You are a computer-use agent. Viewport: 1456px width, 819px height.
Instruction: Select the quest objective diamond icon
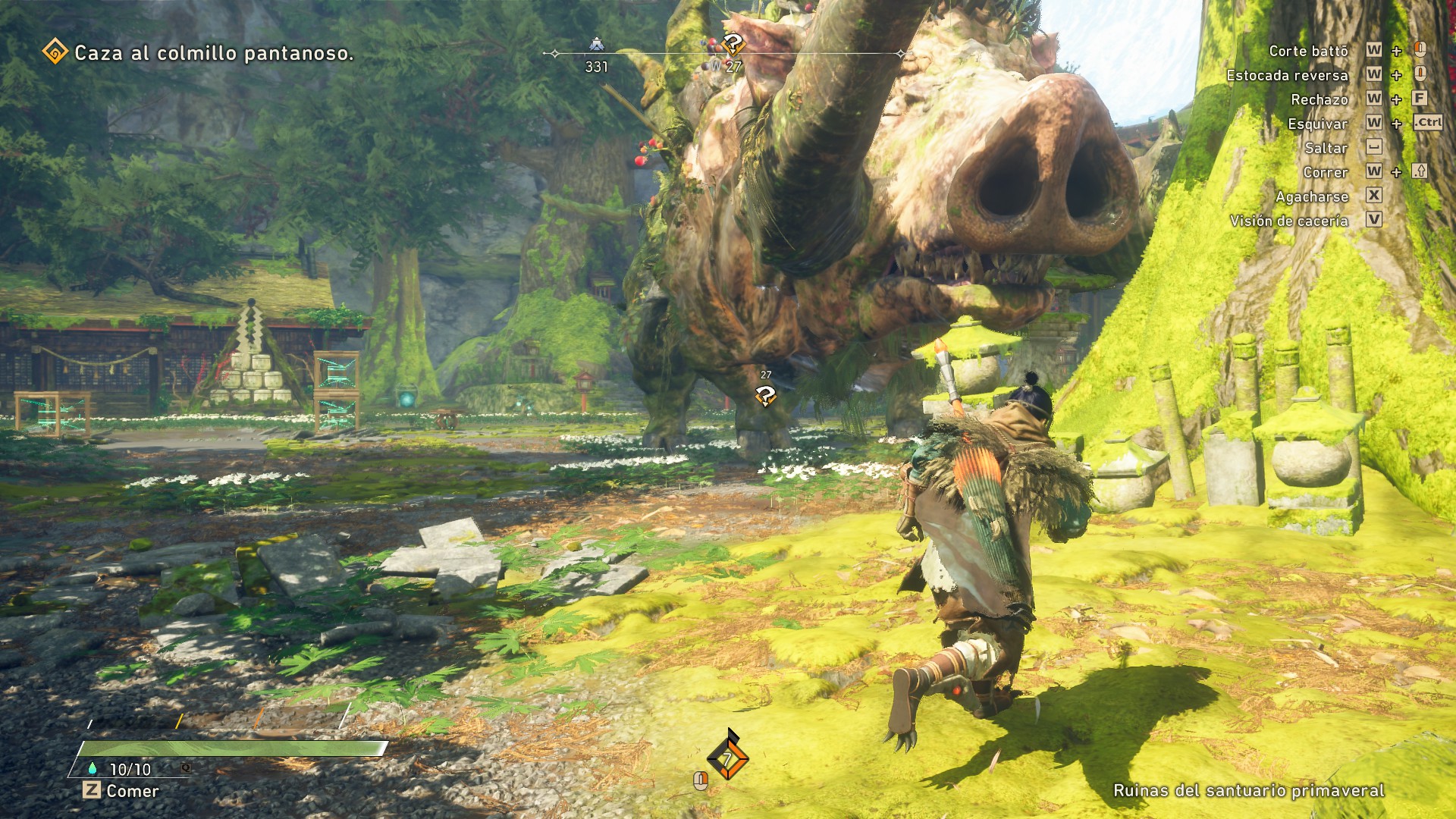pyautogui.click(x=55, y=52)
